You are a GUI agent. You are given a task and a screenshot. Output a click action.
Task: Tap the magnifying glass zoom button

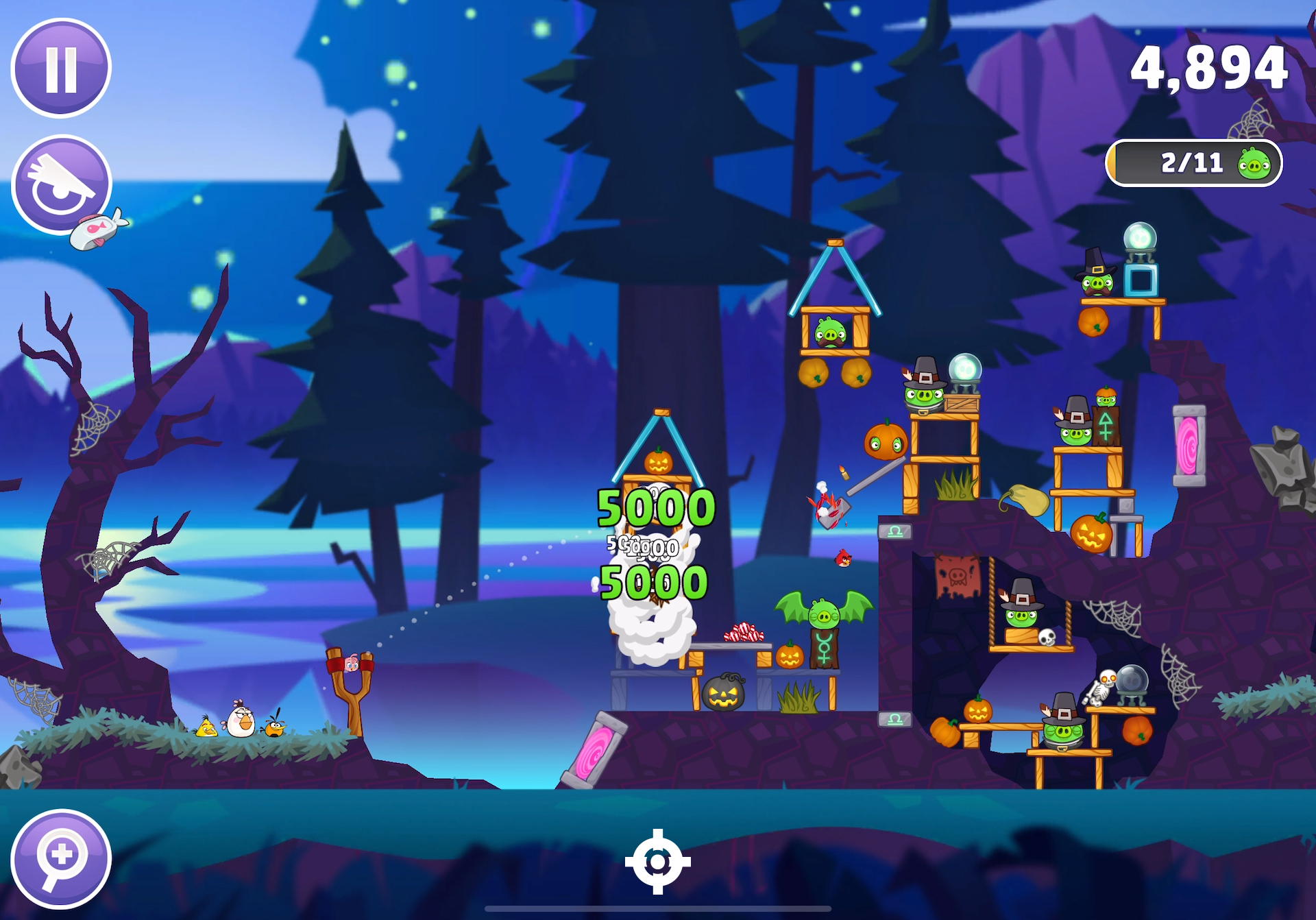tap(61, 858)
